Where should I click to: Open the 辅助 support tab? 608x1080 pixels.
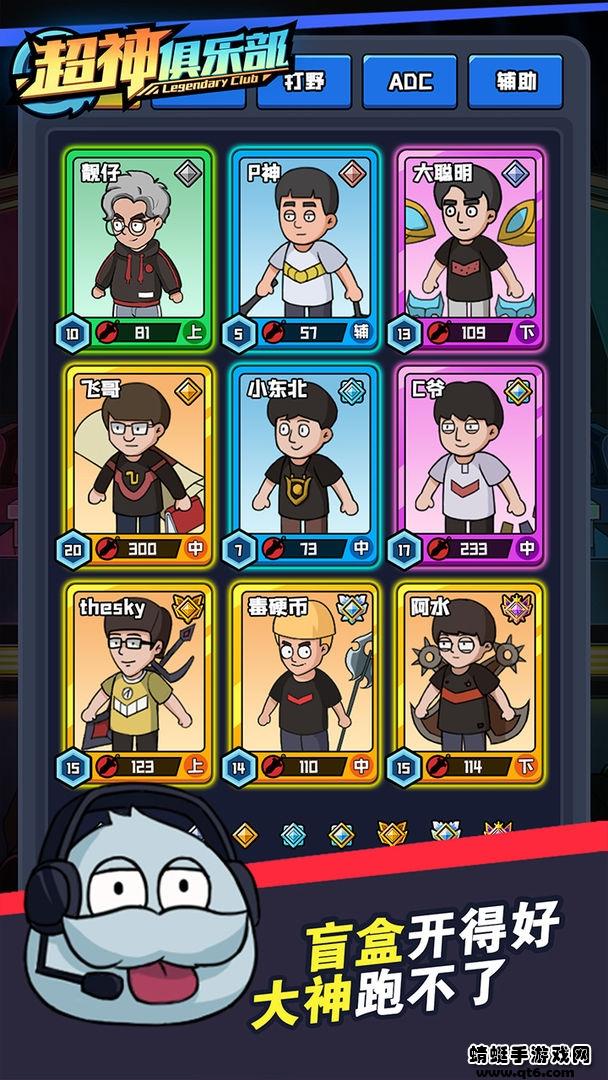click(x=515, y=81)
